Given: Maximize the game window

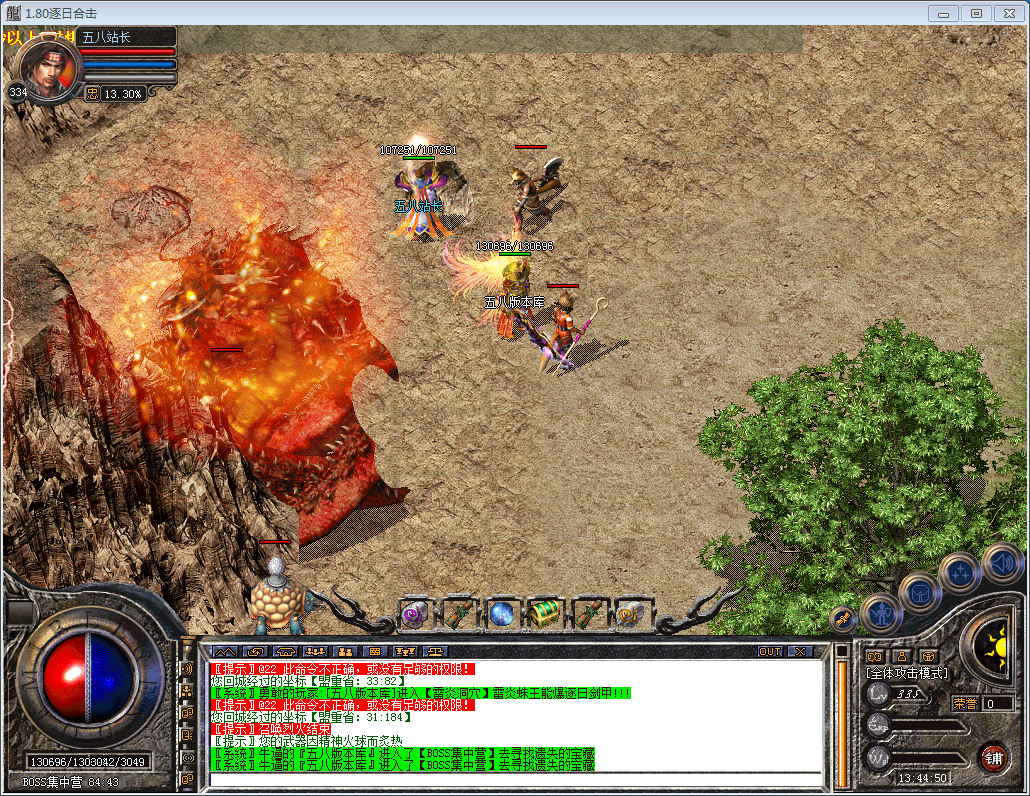Looking at the screenshot, I should (976, 13).
